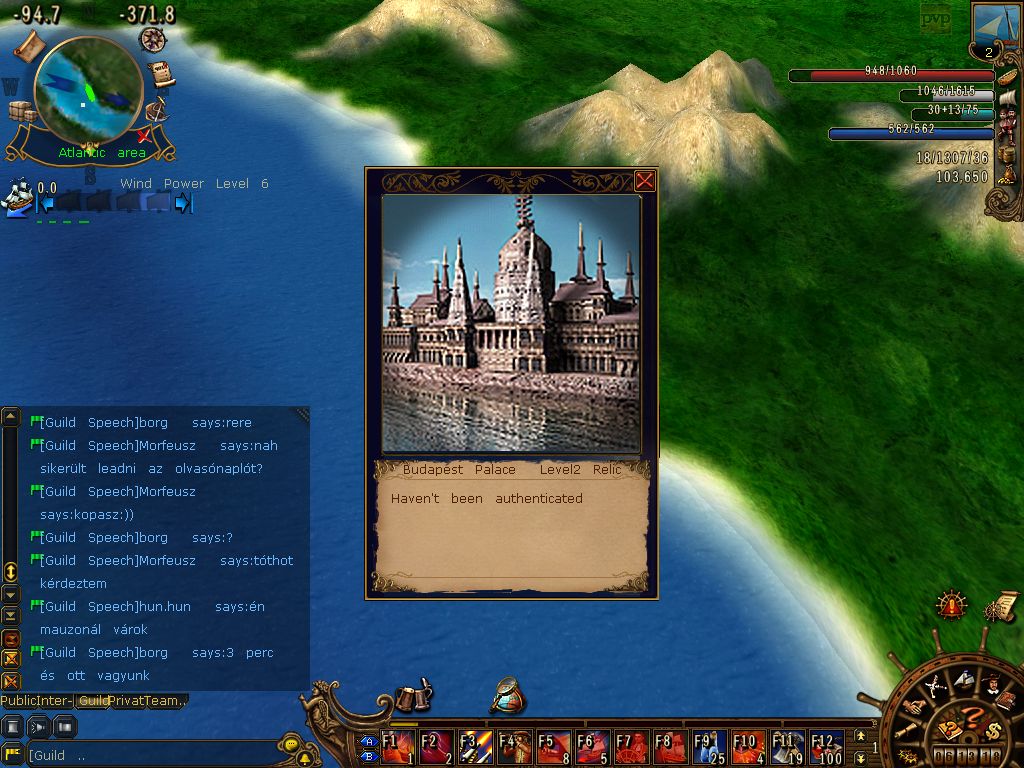Open the cargo crates icon
The width and height of the screenshot is (1024, 768).
pos(21,111)
